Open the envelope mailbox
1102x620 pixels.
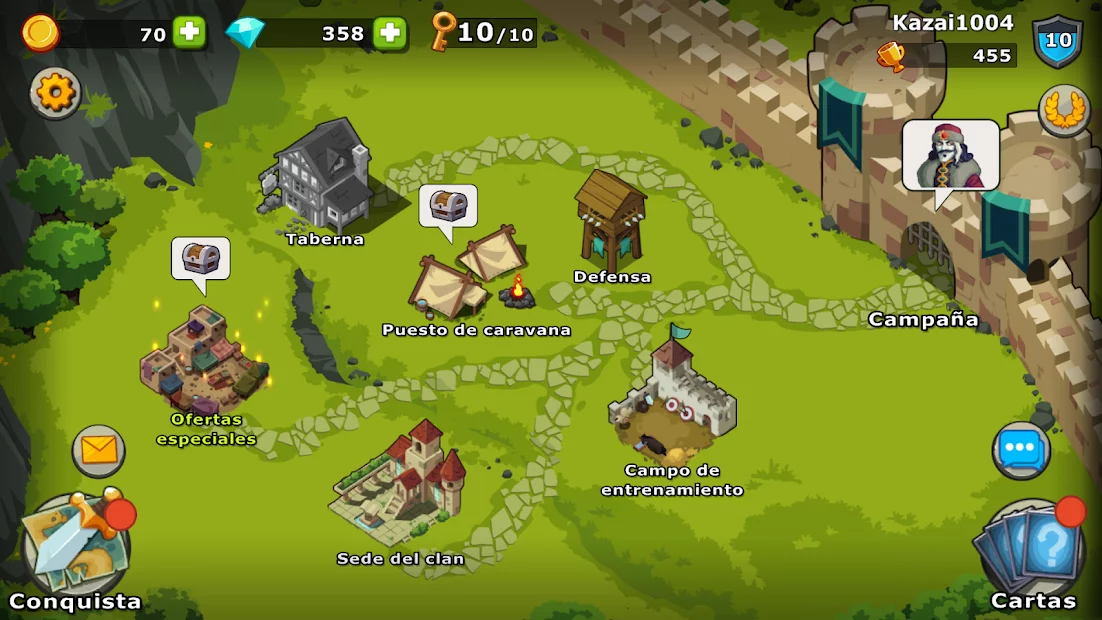point(98,451)
